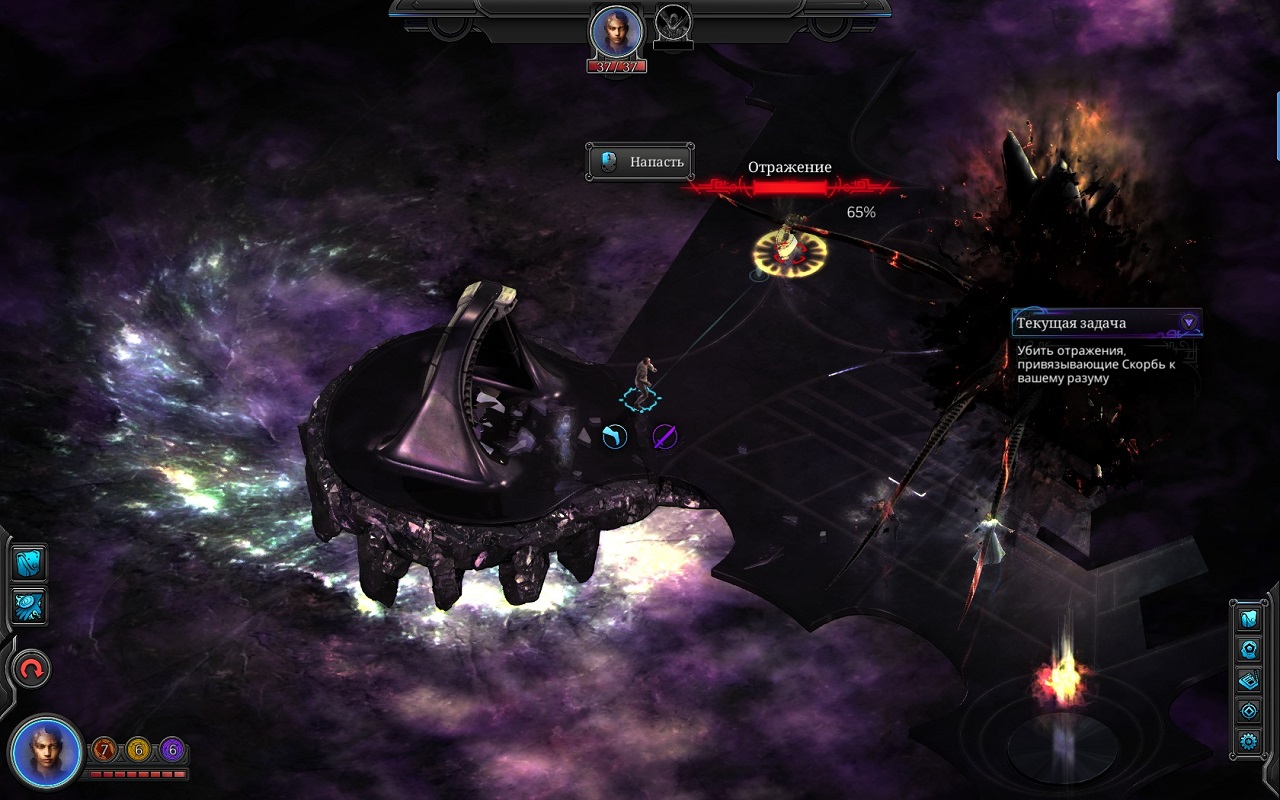
Task: Open game options with the gear icon
Action: tap(1248, 742)
